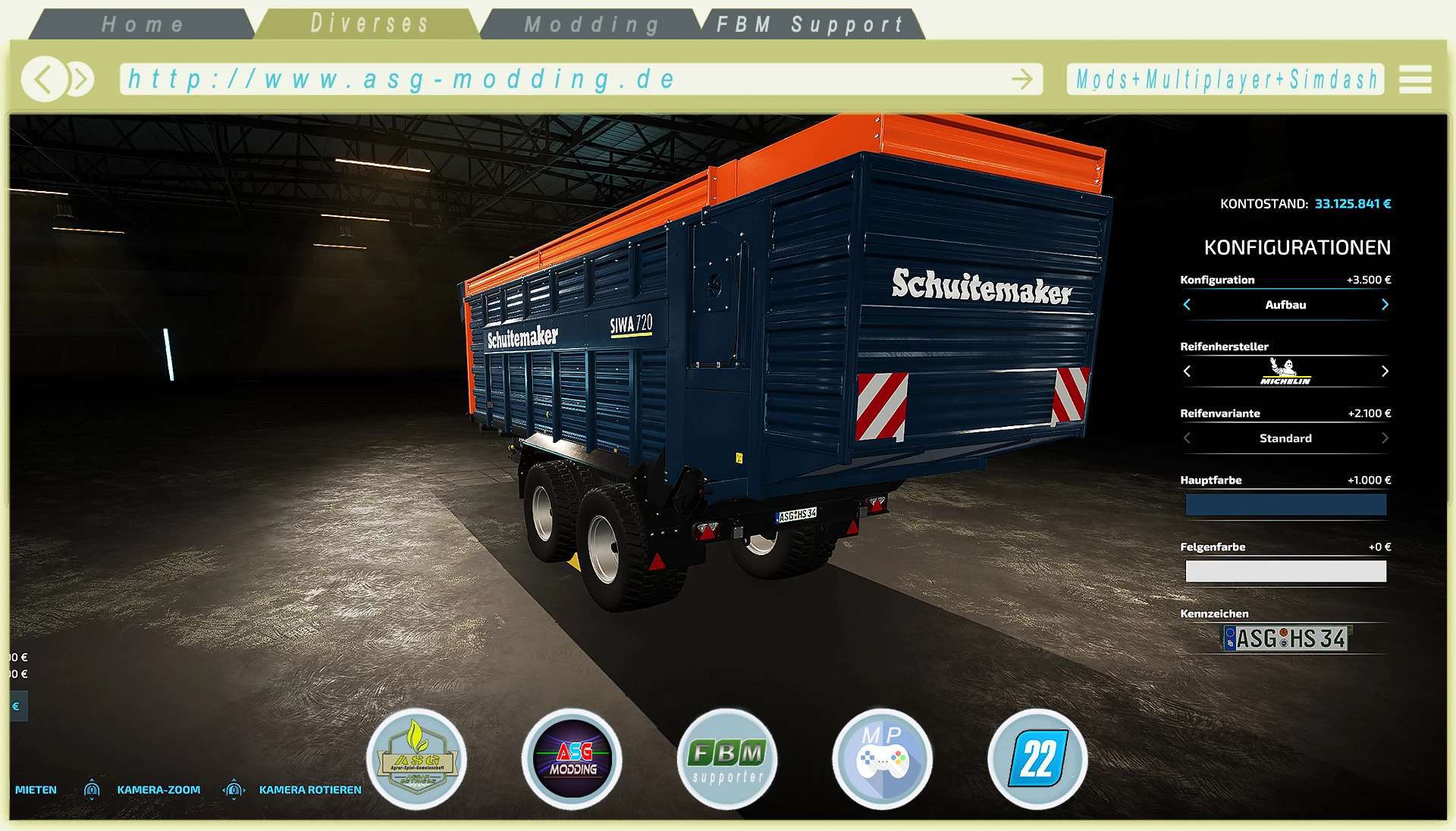
Task: Edit the ASG HS 34 Kennzeichen plate
Action: (1285, 638)
